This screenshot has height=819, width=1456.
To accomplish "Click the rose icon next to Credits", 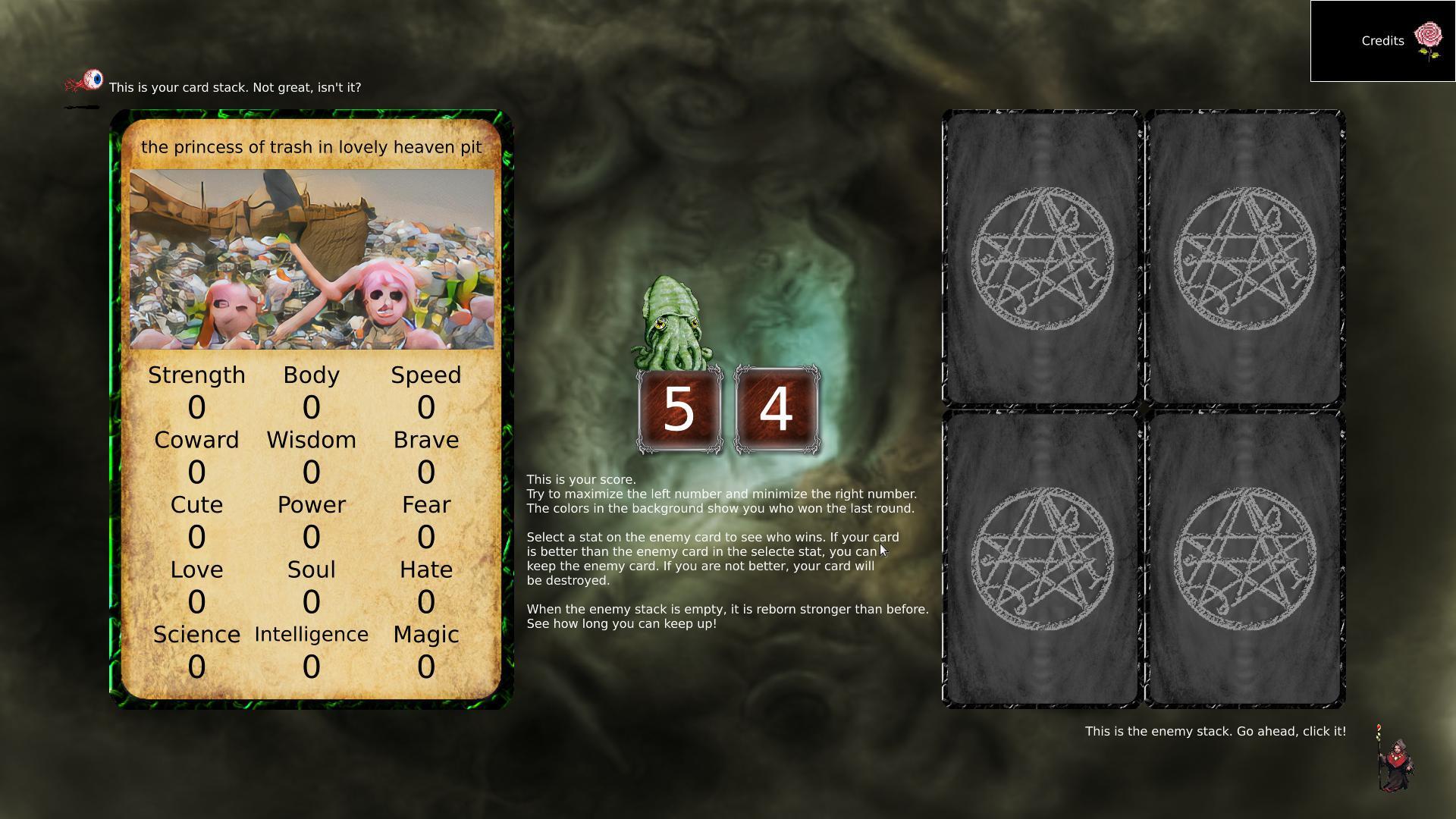I will pyautogui.click(x=1429, y=35).
